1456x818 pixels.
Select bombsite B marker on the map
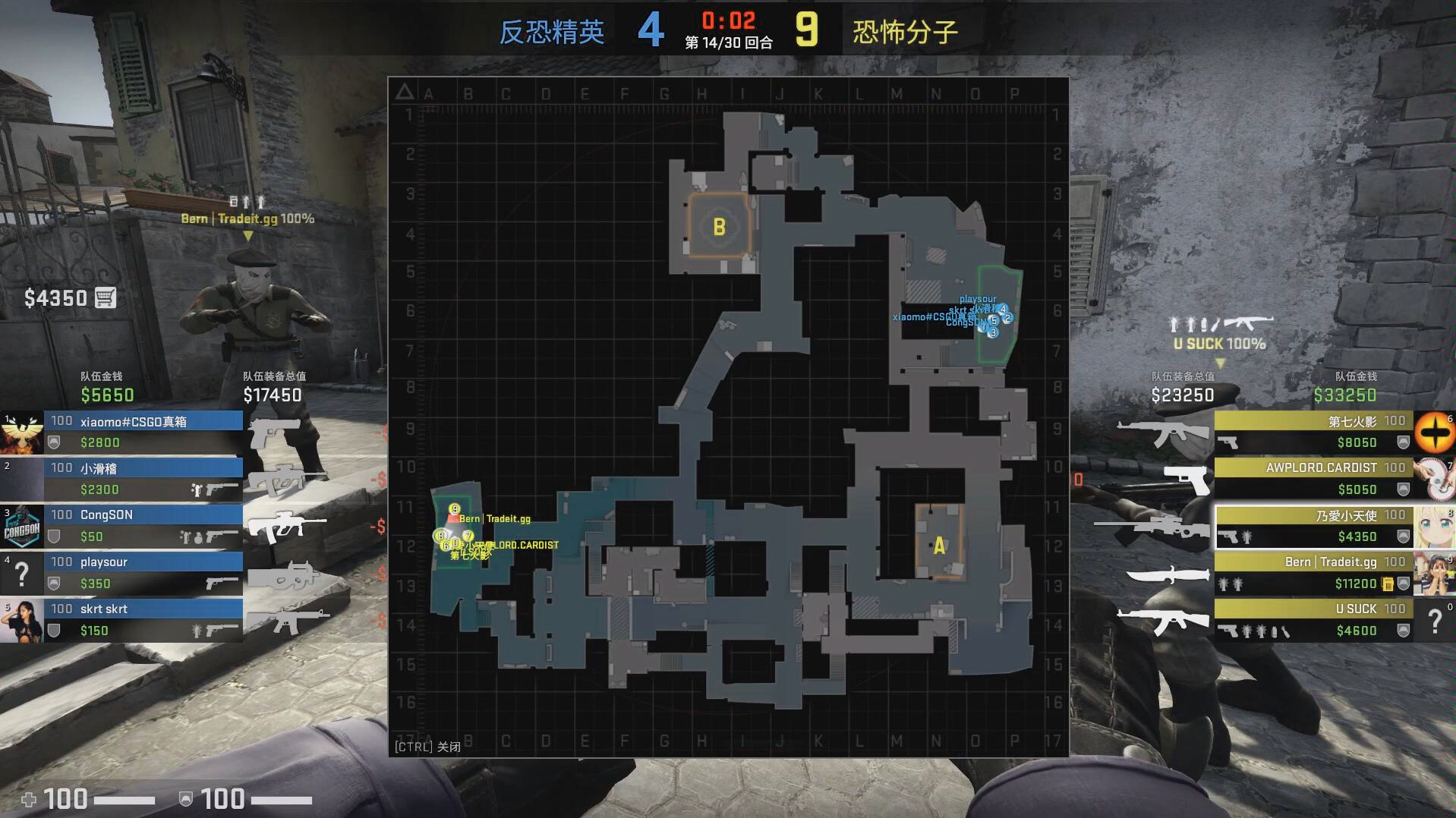[x=719, y=226]
